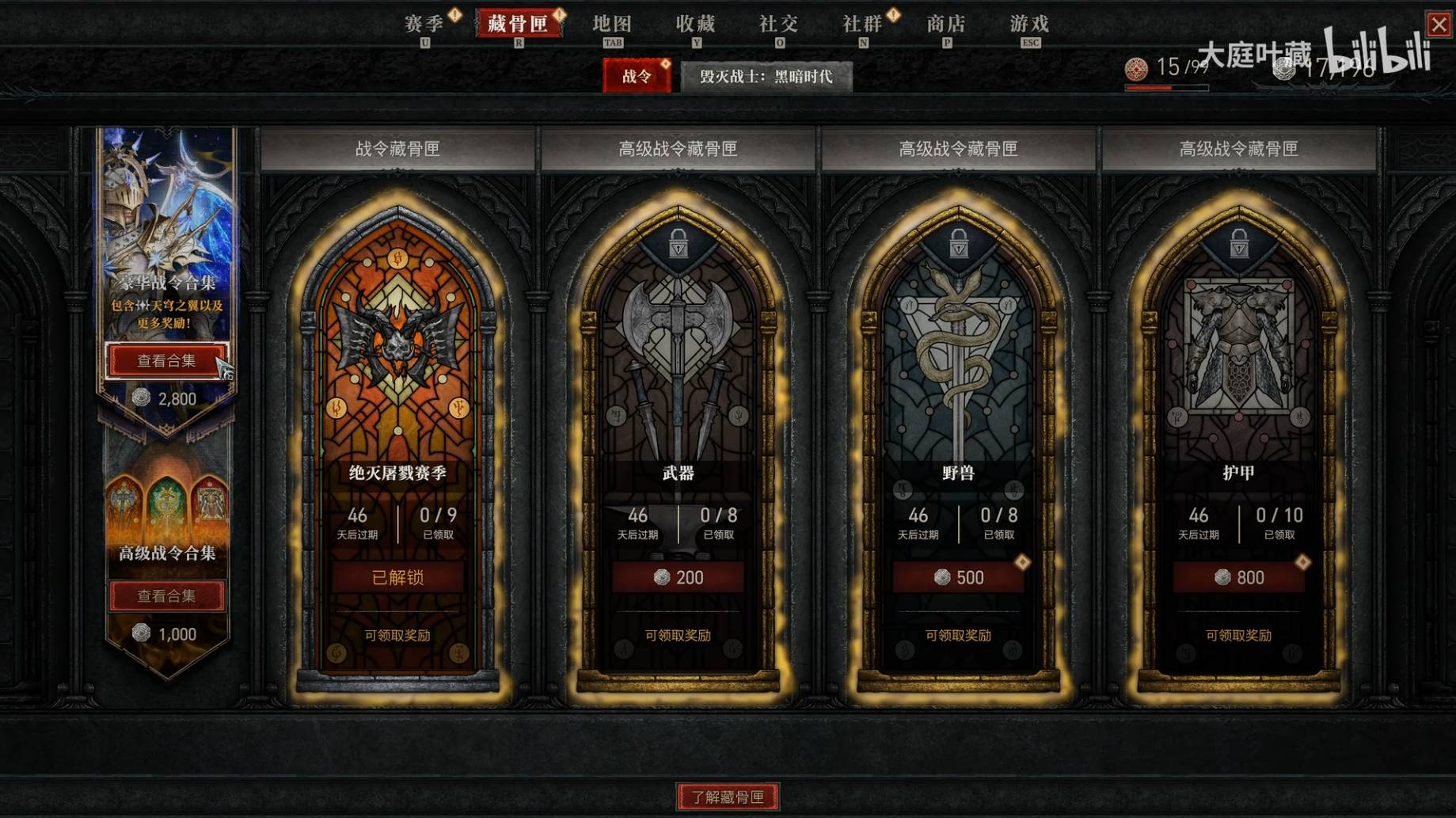Select the 战令 sub-tab
Viewport: 1456px width, 818px height.
point(637,77)
